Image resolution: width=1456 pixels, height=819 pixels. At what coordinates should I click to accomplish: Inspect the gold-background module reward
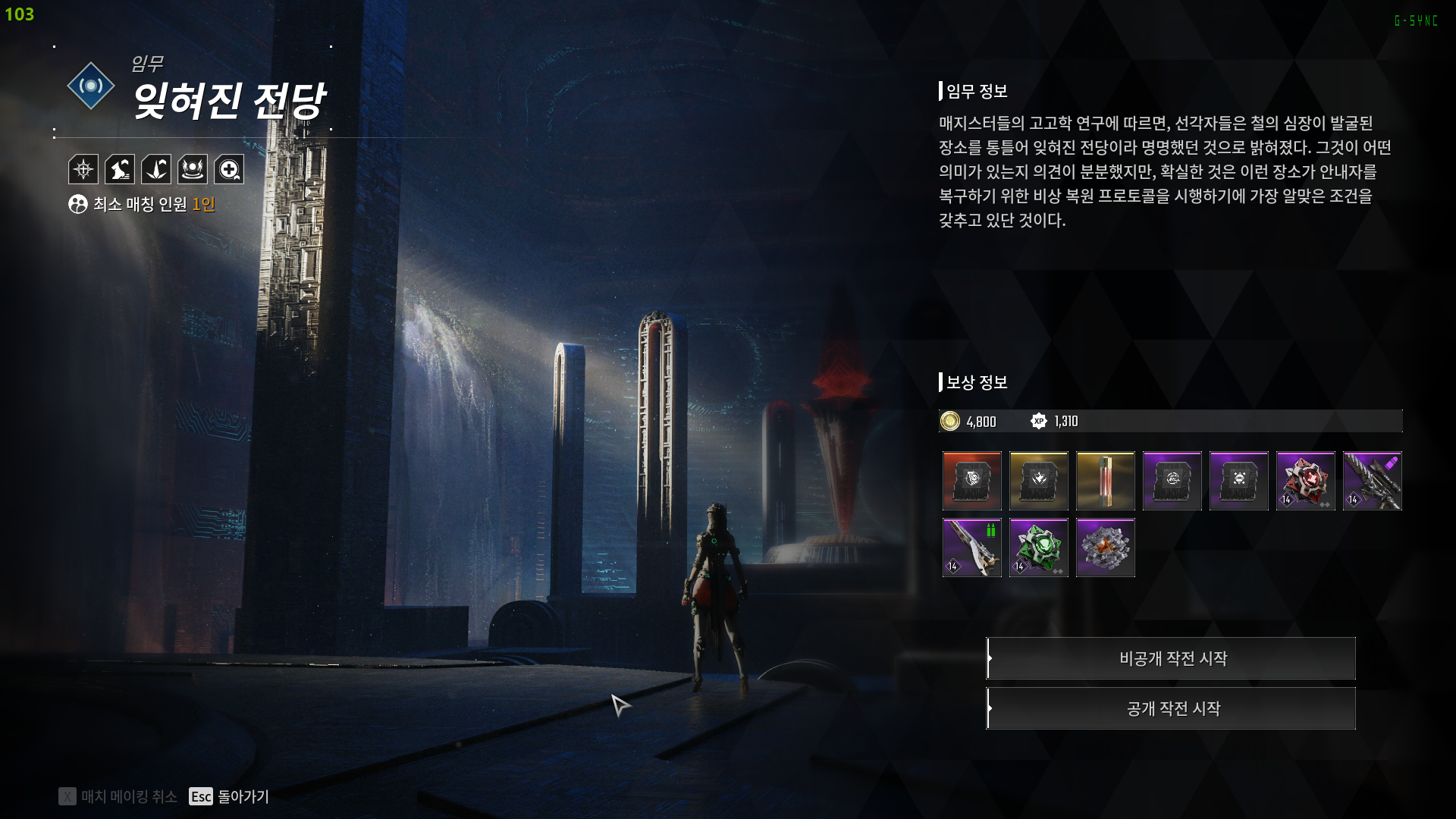point(1038,481)
